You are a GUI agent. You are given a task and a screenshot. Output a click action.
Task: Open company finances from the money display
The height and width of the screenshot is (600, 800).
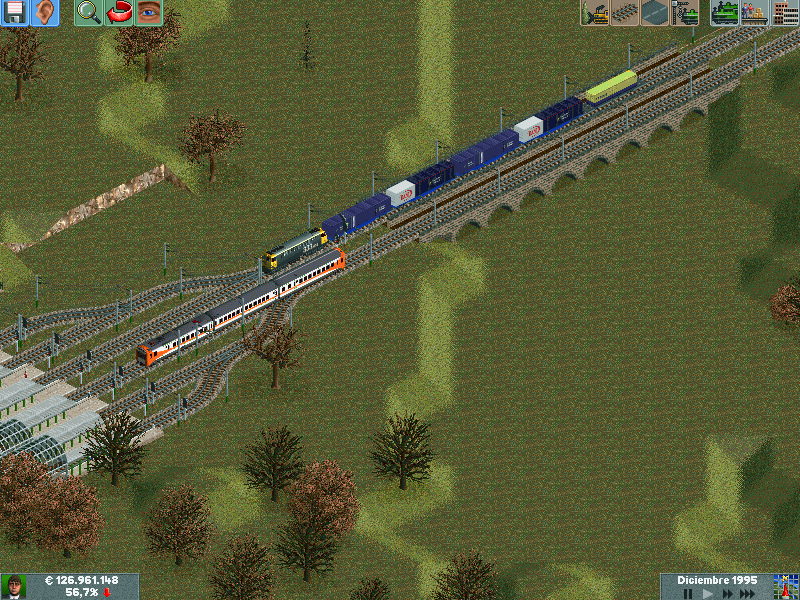tap(82, 581)
